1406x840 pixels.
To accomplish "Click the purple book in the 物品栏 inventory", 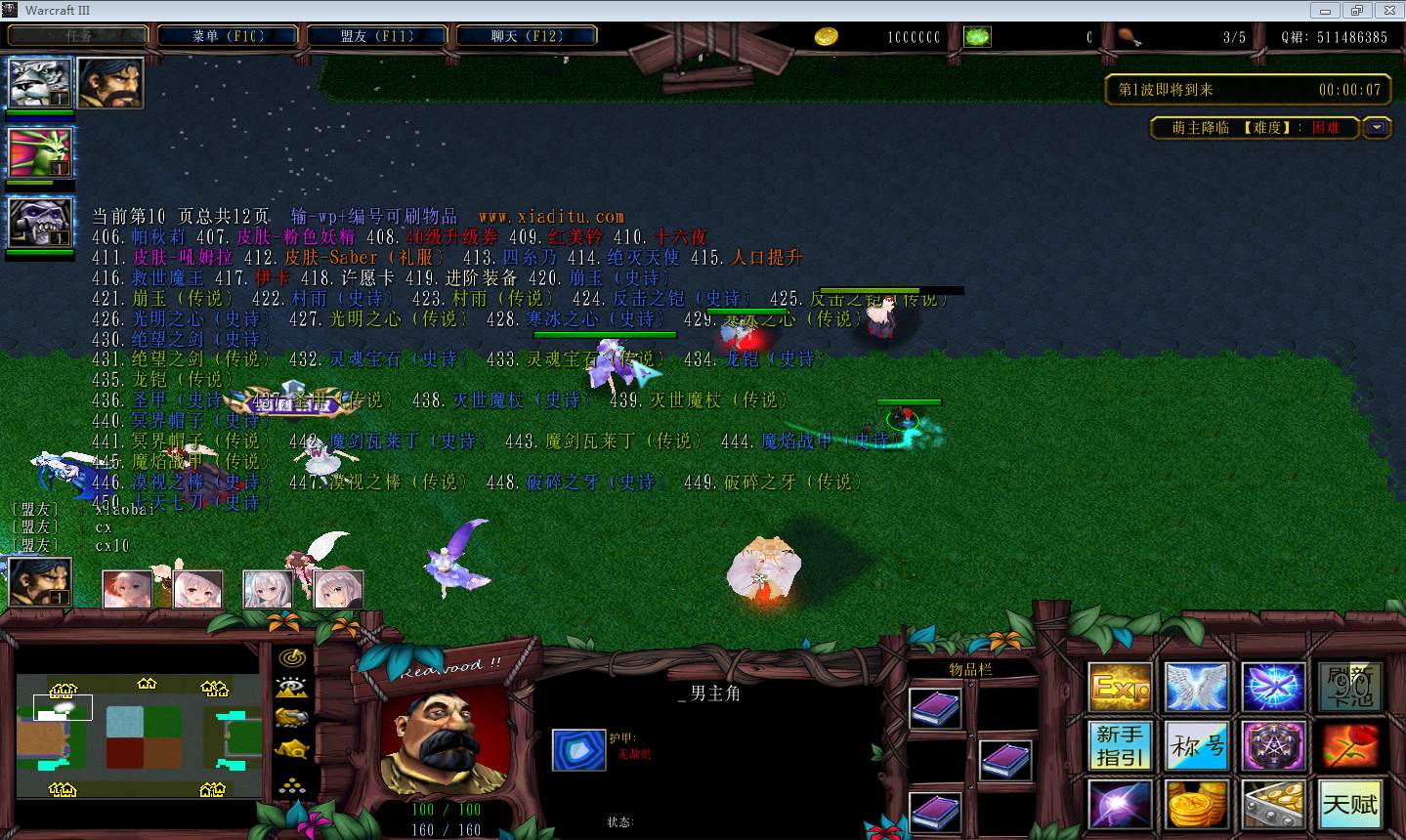I will (934, 705).
